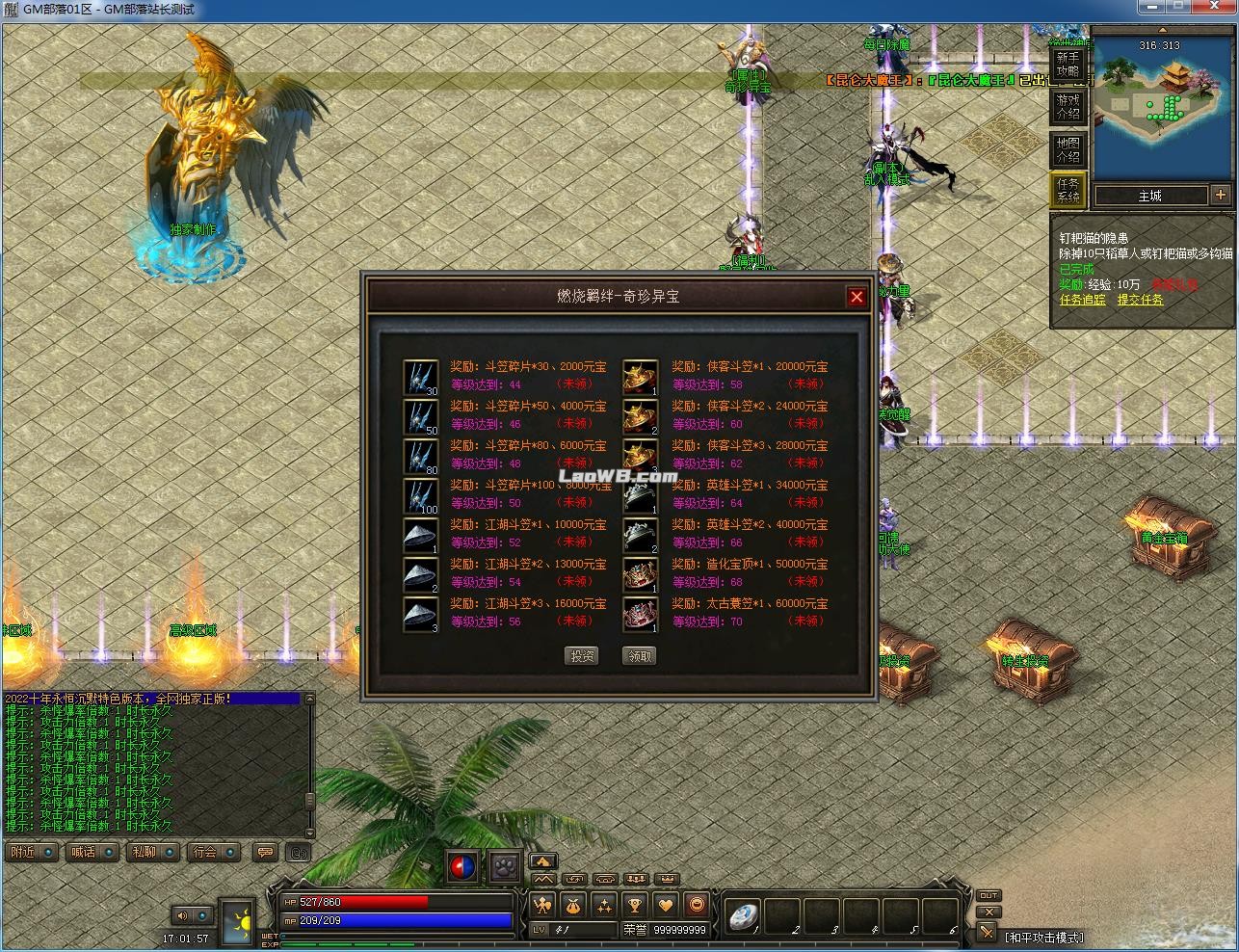Toggle the 附近 channel blue indicator
The height and width of the screenshot is (952, 1239).
point(47,853)
